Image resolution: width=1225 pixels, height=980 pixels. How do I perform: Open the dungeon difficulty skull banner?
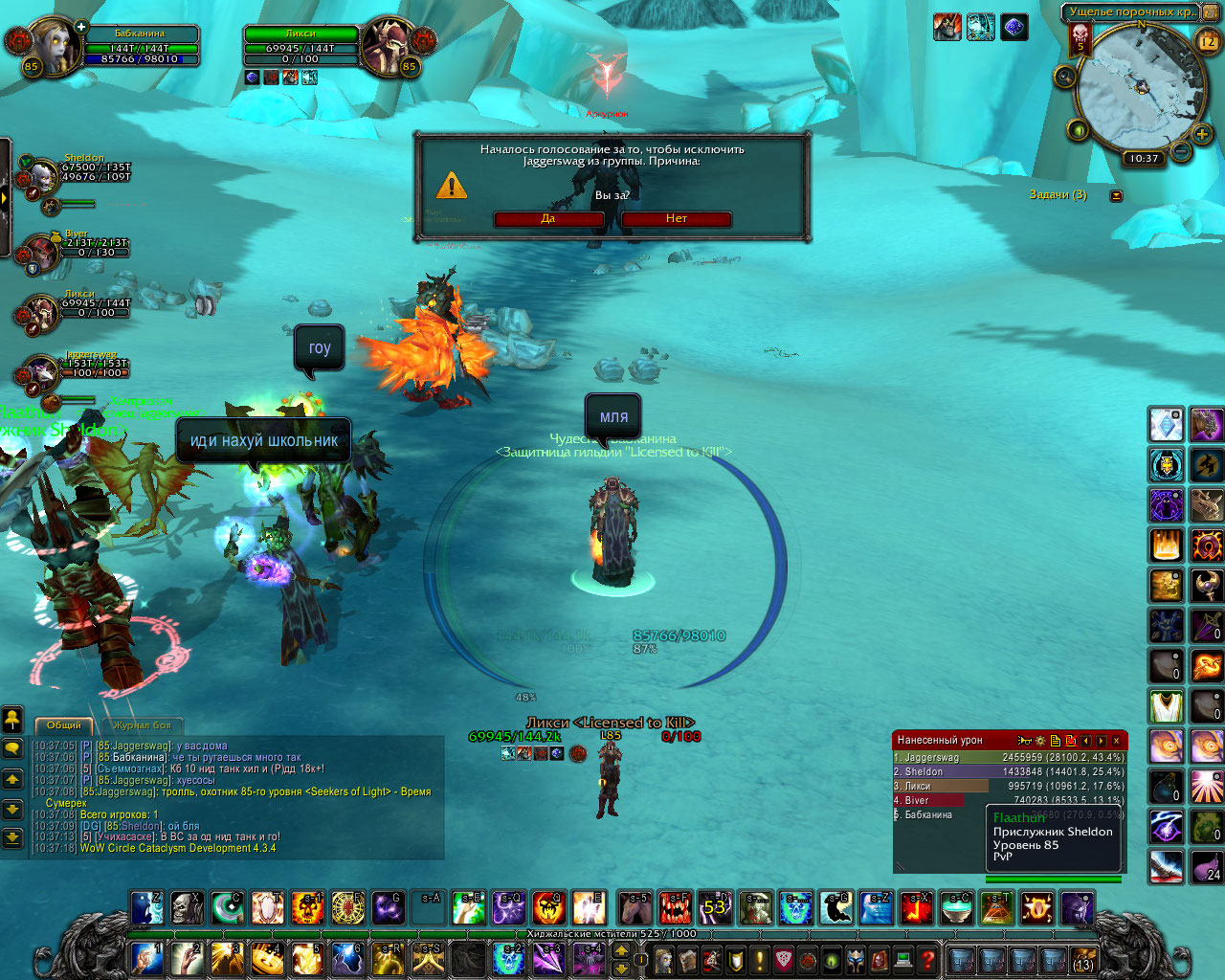(x=1080, y=39)
